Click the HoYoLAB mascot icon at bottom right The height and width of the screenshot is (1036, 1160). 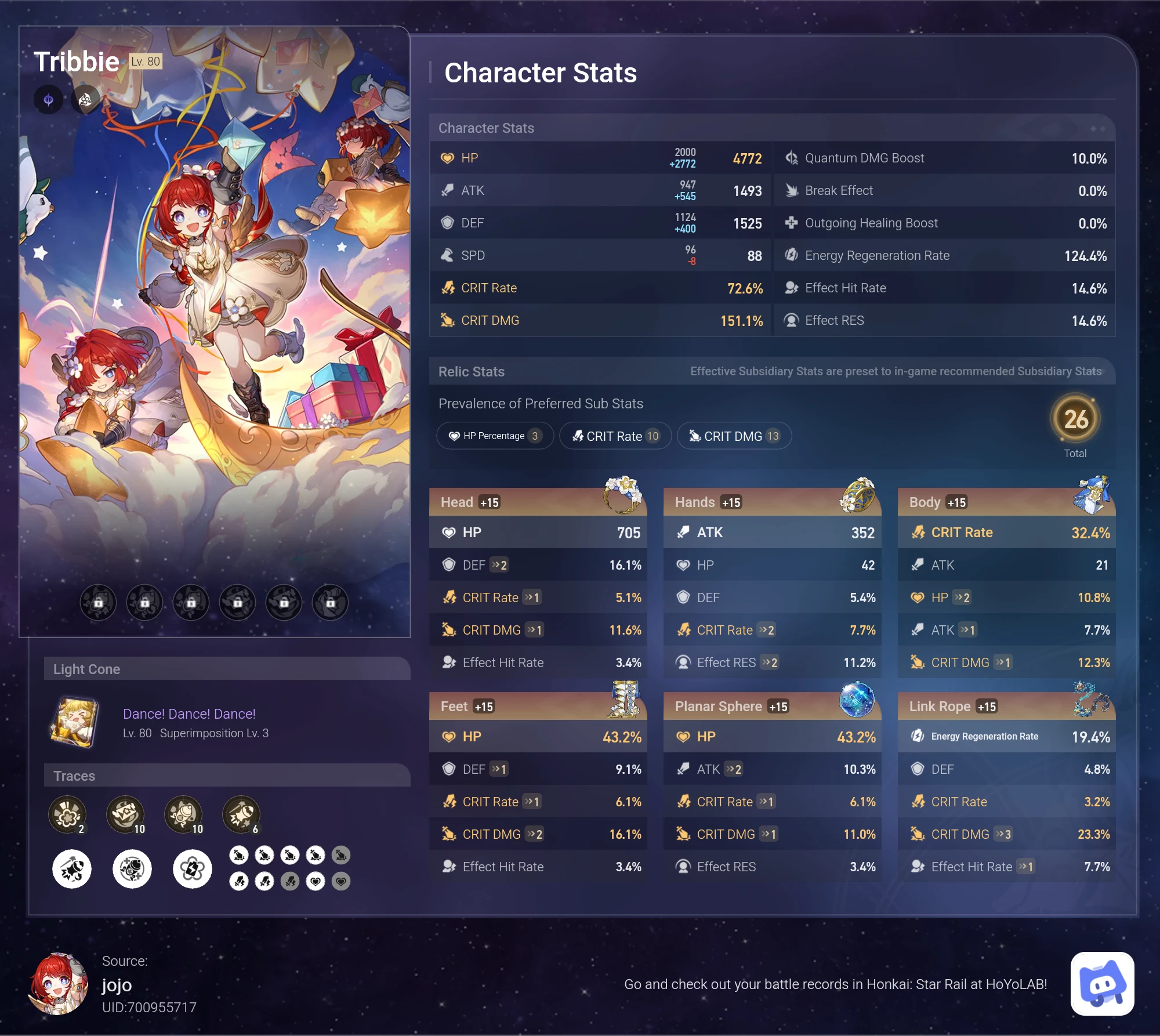pos(1101,984)
